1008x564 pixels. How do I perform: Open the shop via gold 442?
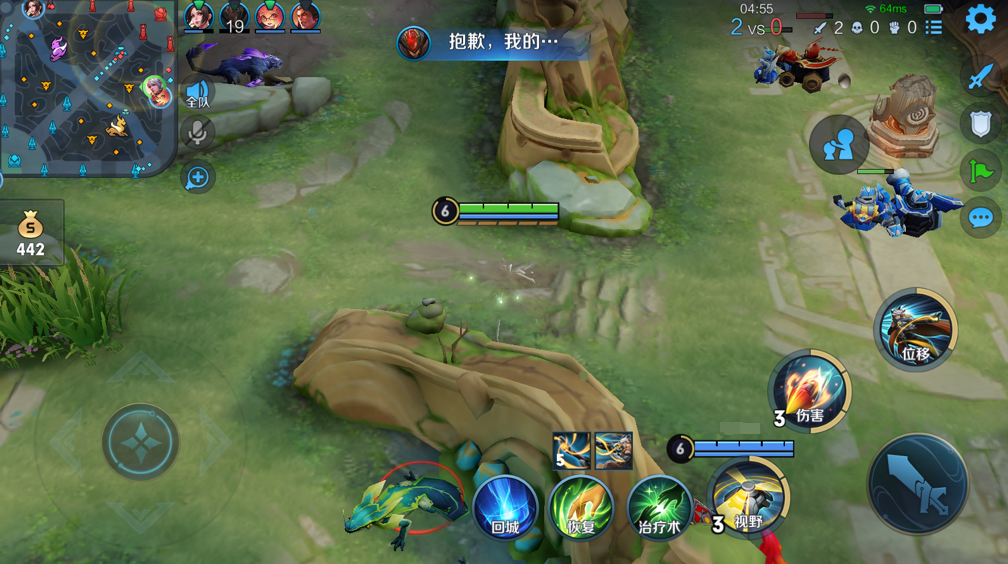tap(31, 234)
